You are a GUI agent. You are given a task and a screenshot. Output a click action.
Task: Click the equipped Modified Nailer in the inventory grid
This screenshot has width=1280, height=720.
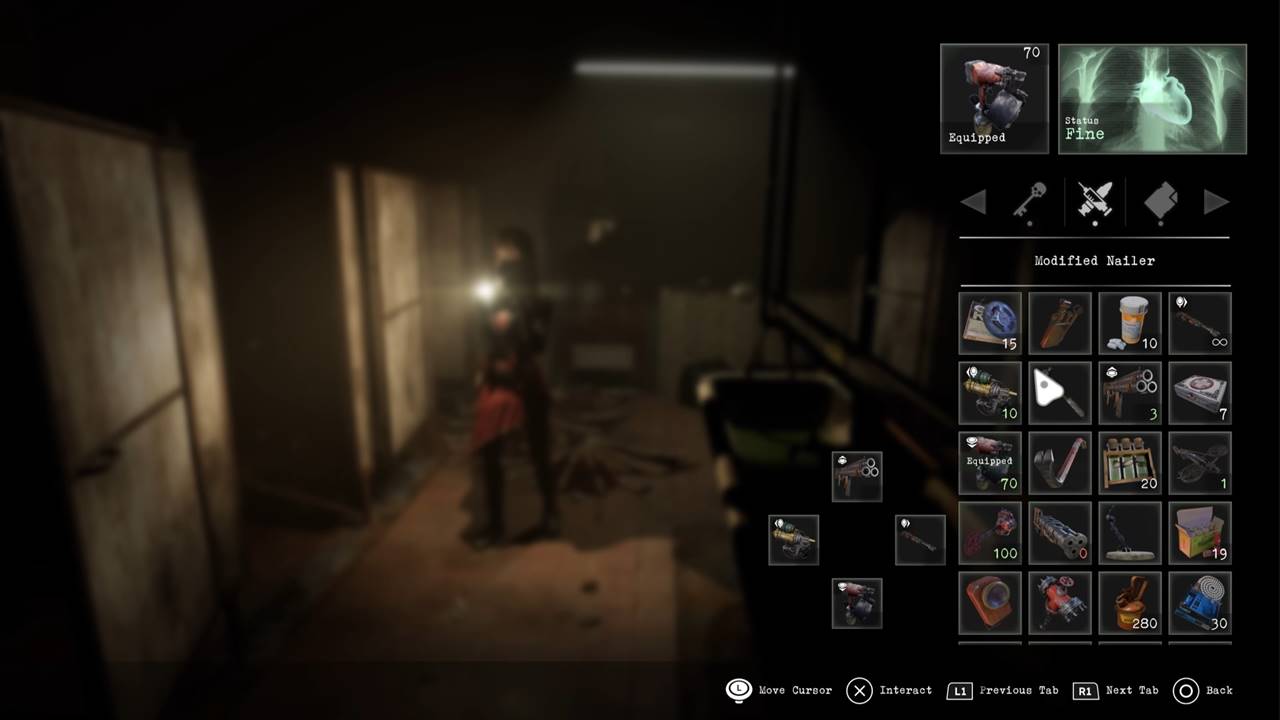point(990,463)
